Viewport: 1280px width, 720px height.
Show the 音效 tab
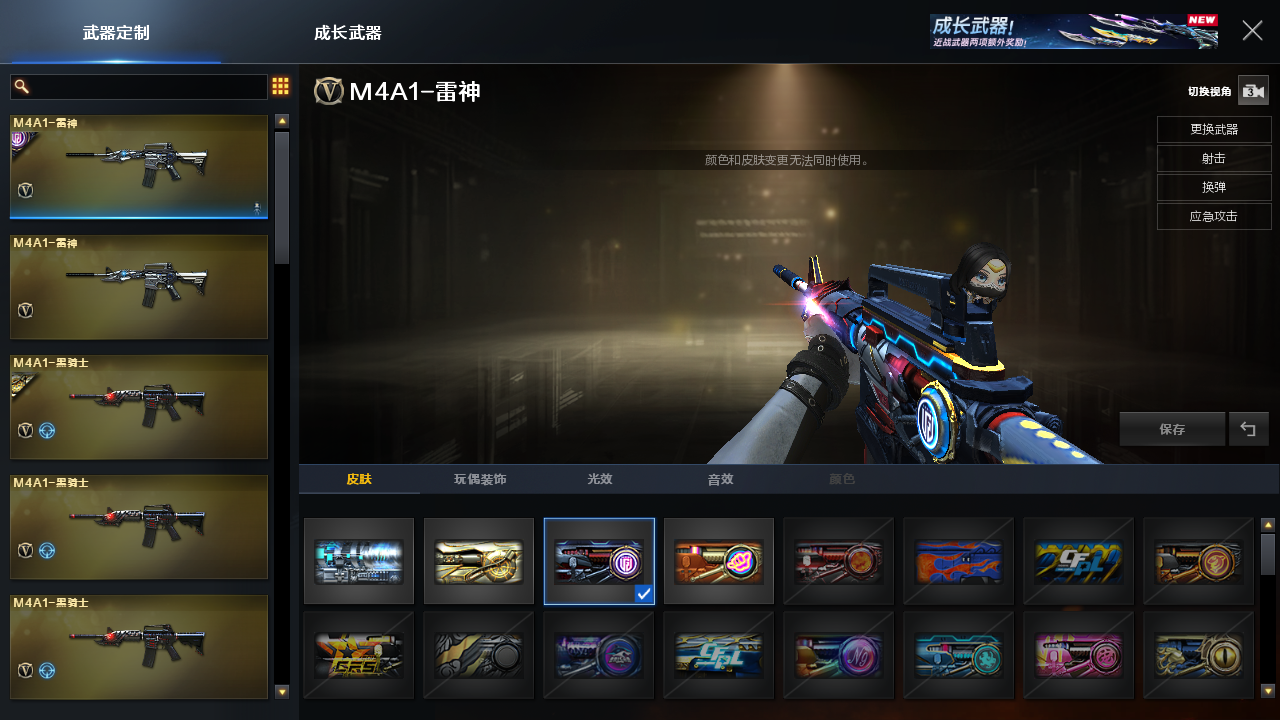tap(720, 479)
